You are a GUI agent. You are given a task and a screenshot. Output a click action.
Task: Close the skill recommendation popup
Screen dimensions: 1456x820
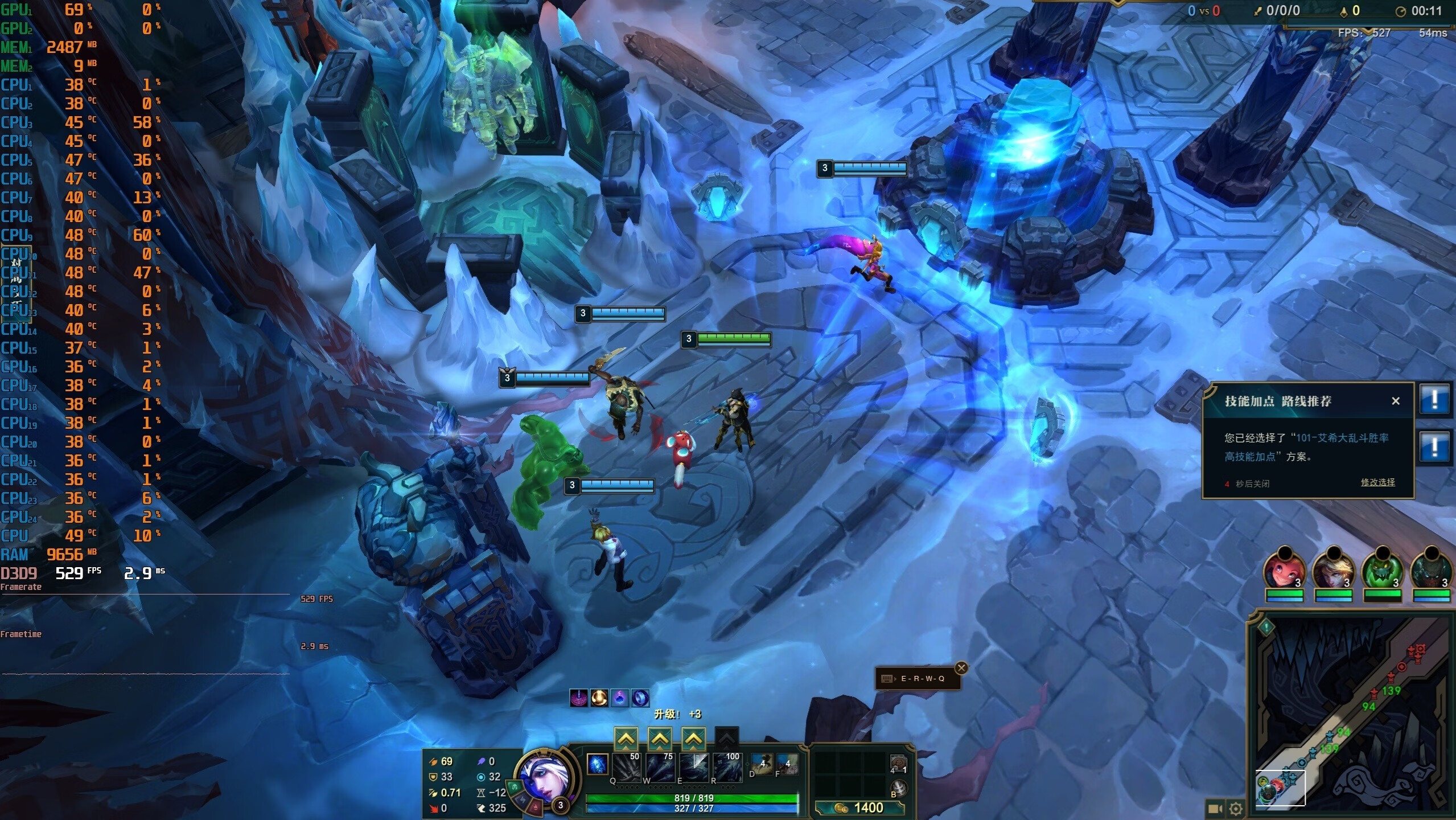coord(1395,401)
